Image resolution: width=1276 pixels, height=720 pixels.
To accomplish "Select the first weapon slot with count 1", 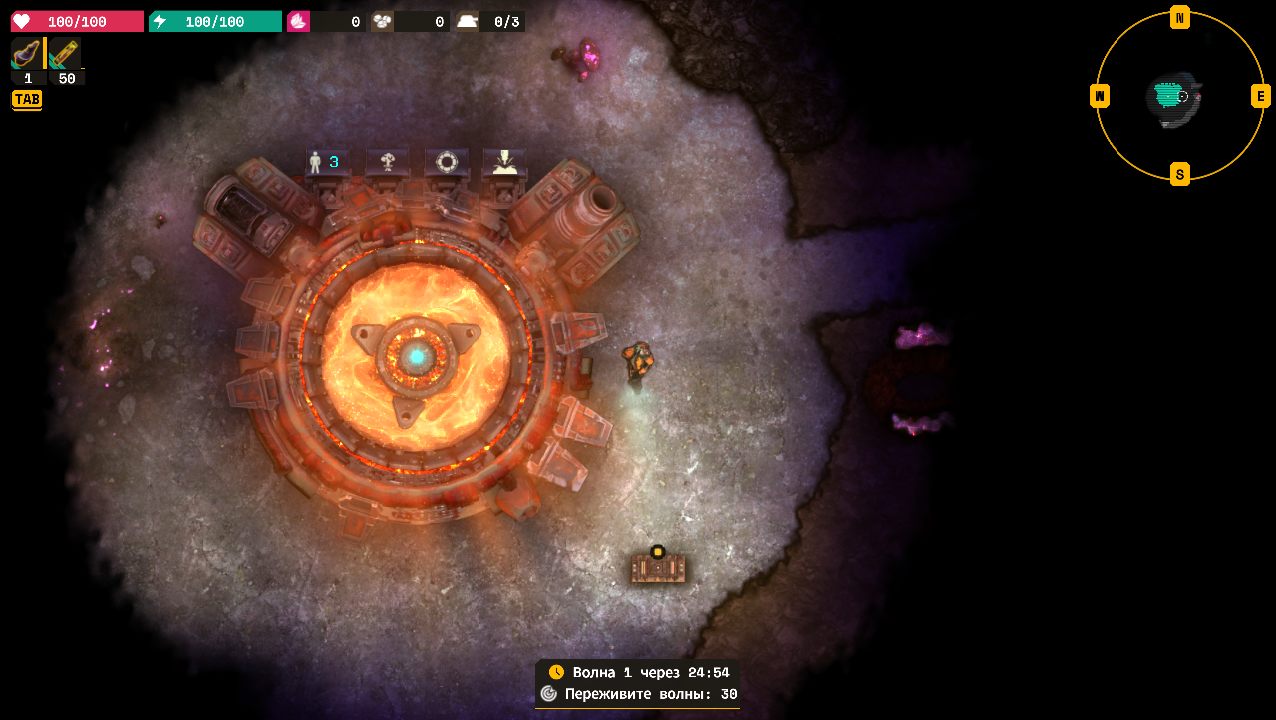I will [27, 55].
